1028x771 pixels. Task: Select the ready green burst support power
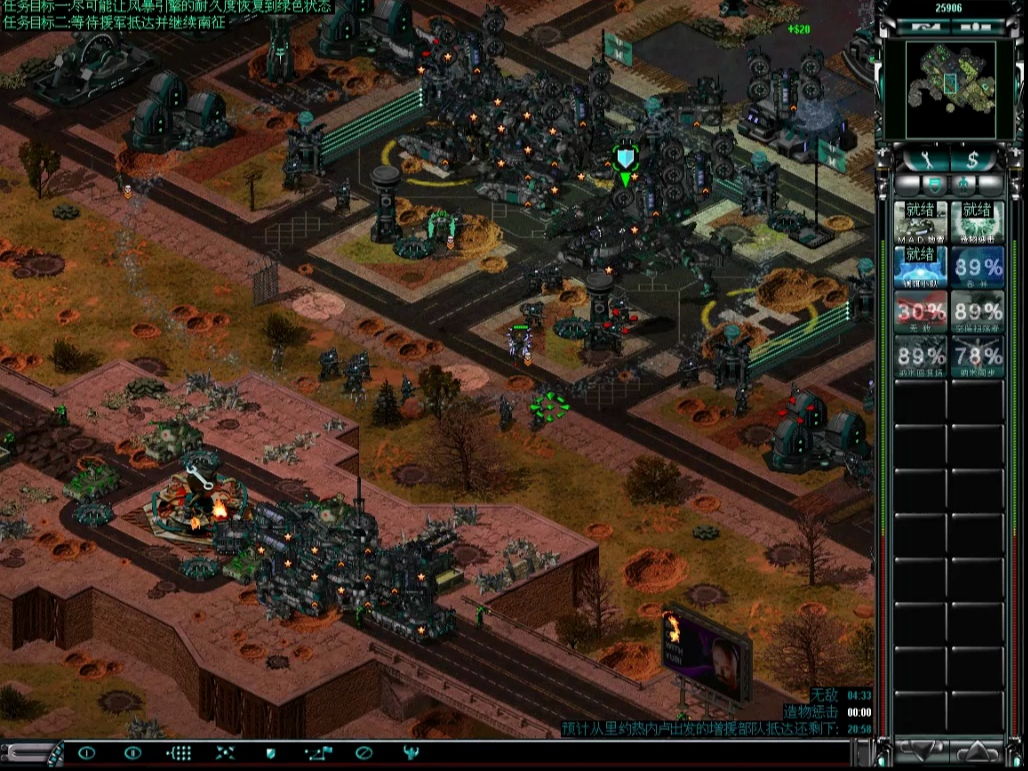point(977,222)
